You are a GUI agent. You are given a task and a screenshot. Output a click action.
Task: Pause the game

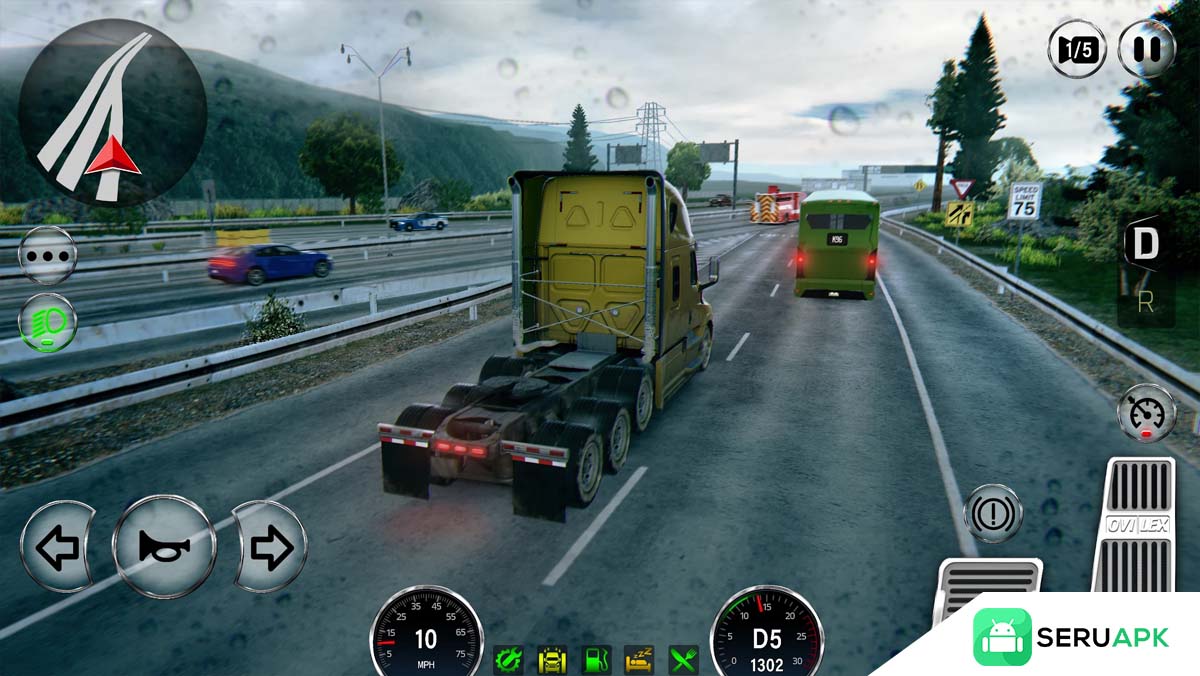coord(1146,48)
